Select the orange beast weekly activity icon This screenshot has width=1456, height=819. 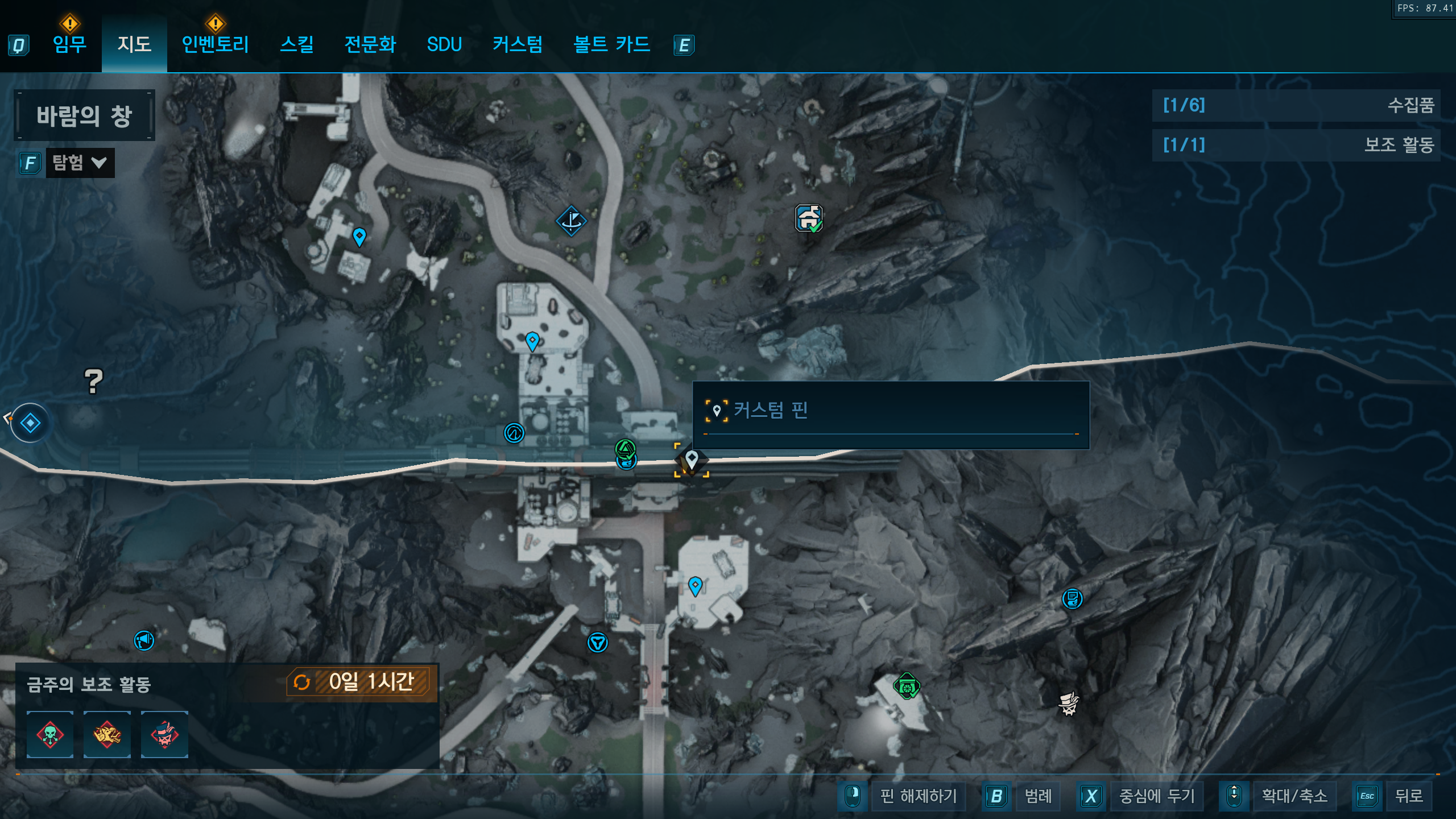[x=107, y=734]
